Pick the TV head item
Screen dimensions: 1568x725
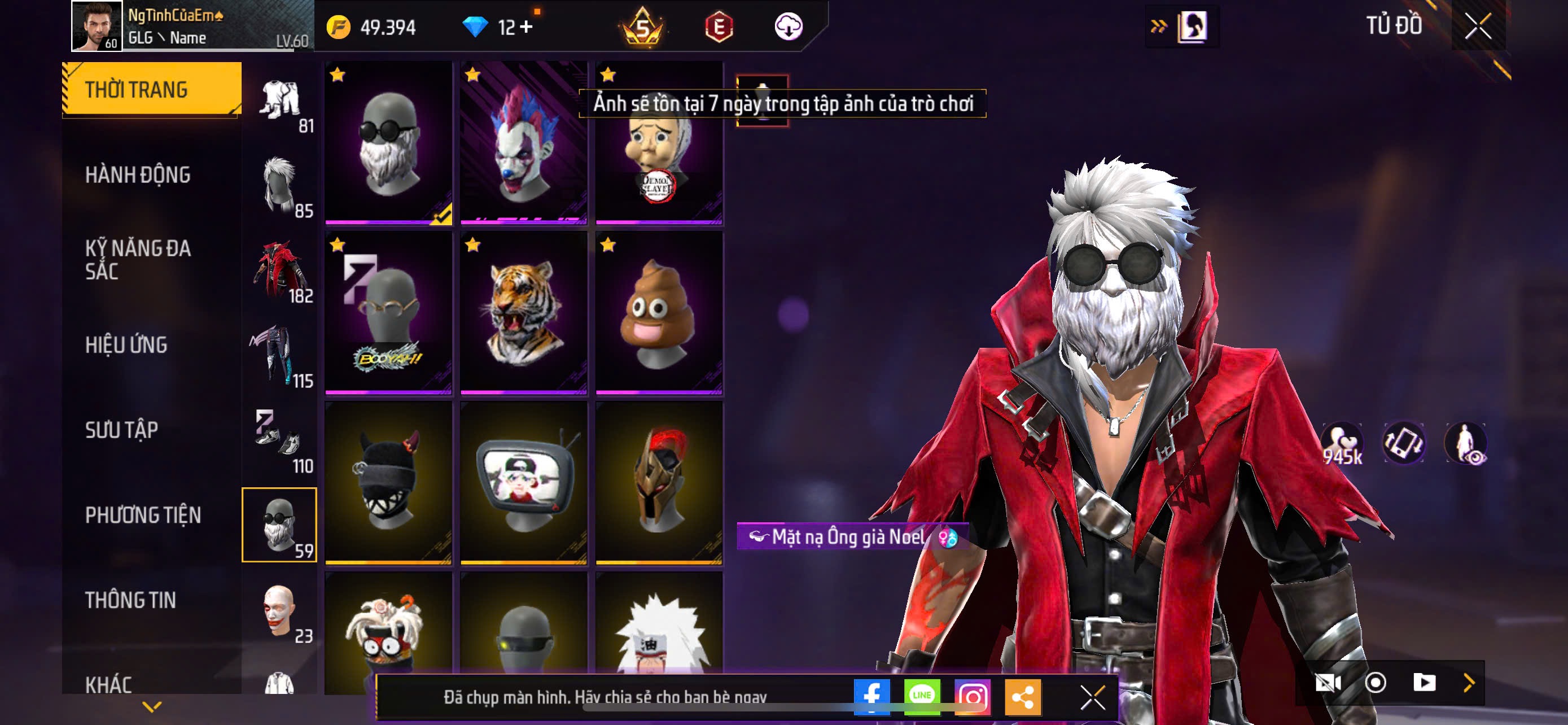tap(523, 483)
